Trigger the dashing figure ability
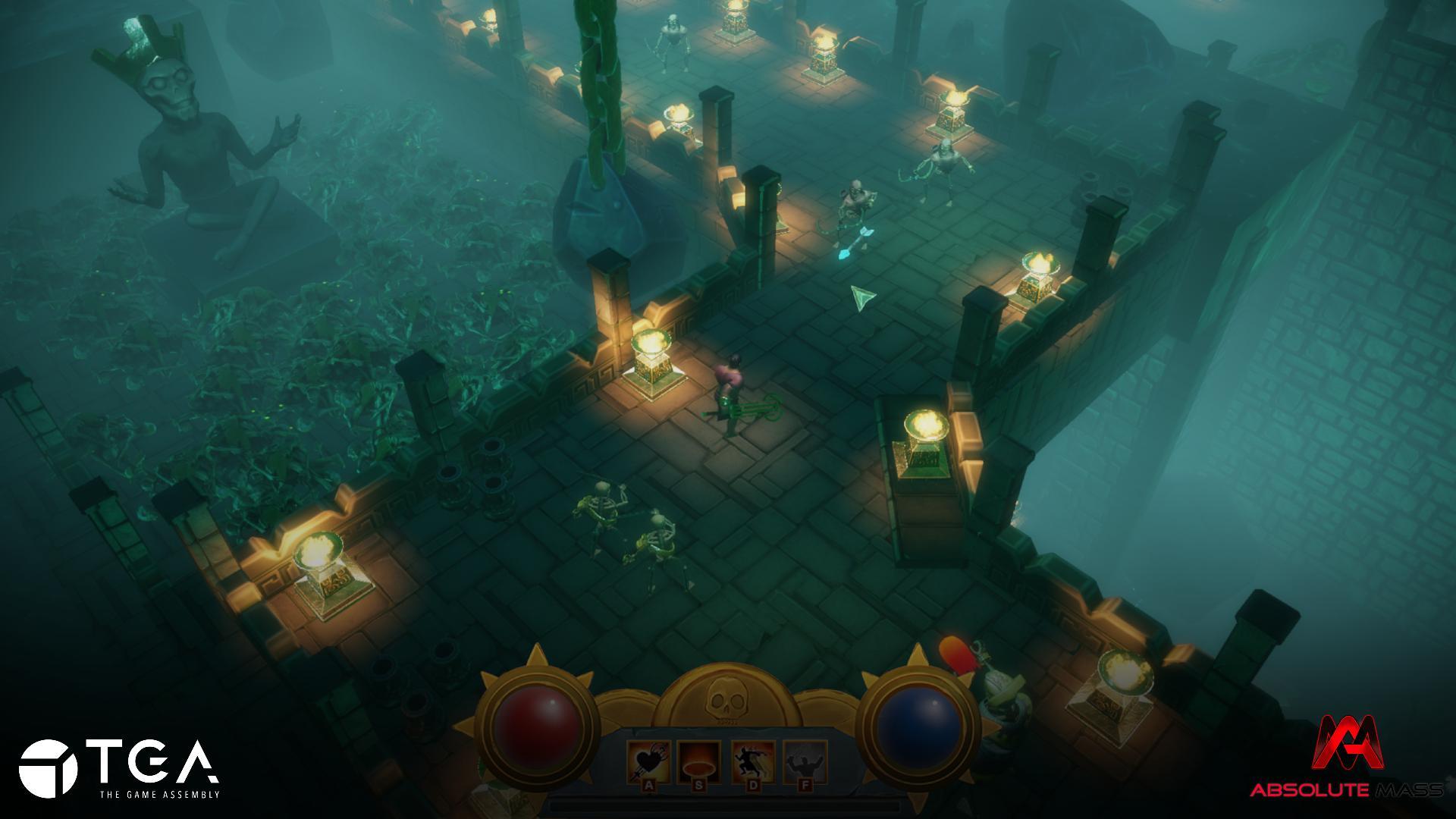Image resolution: width=1456 pixels, height=819 pixels. pyautogui.click(x=752, y=761)
